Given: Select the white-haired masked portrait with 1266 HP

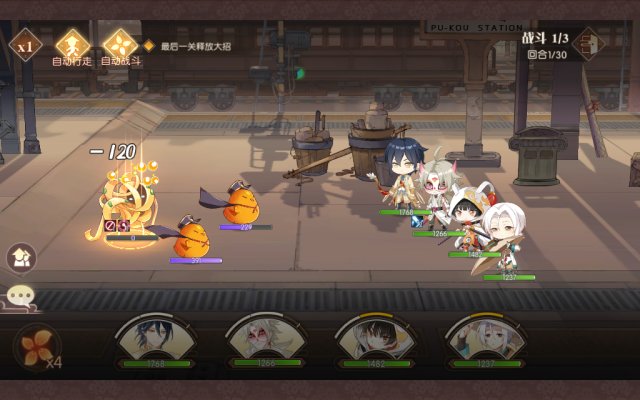Looking at the screenshot, I should tap(264, 341).
